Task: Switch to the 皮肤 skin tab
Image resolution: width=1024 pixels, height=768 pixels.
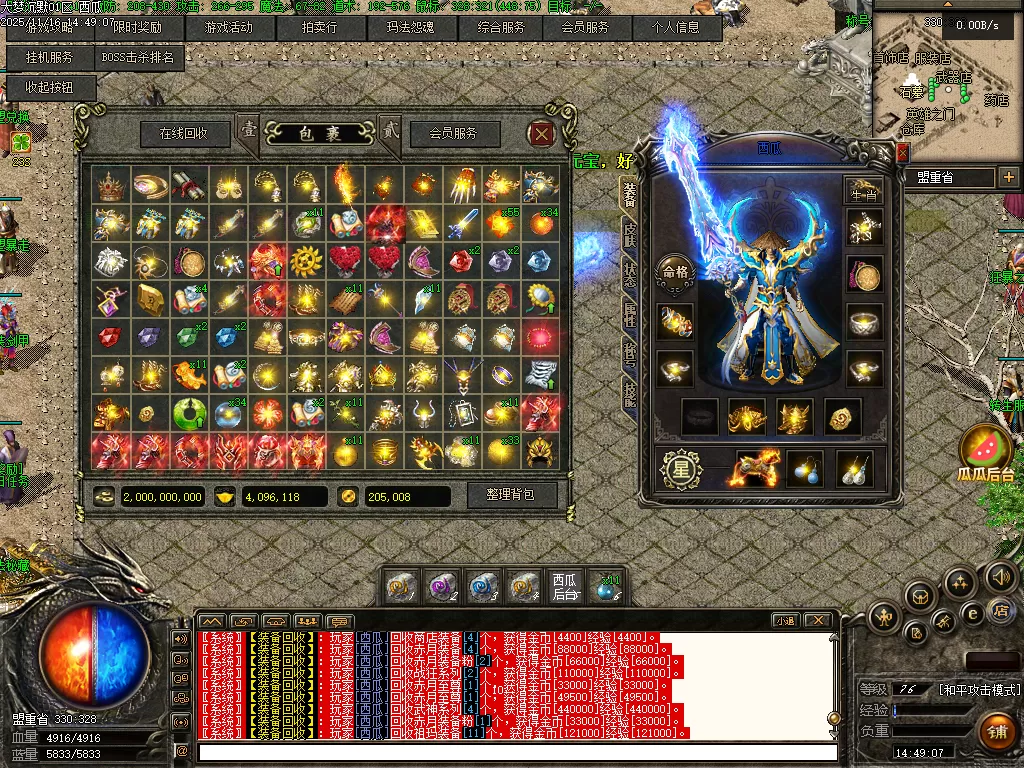Action: 630,236
